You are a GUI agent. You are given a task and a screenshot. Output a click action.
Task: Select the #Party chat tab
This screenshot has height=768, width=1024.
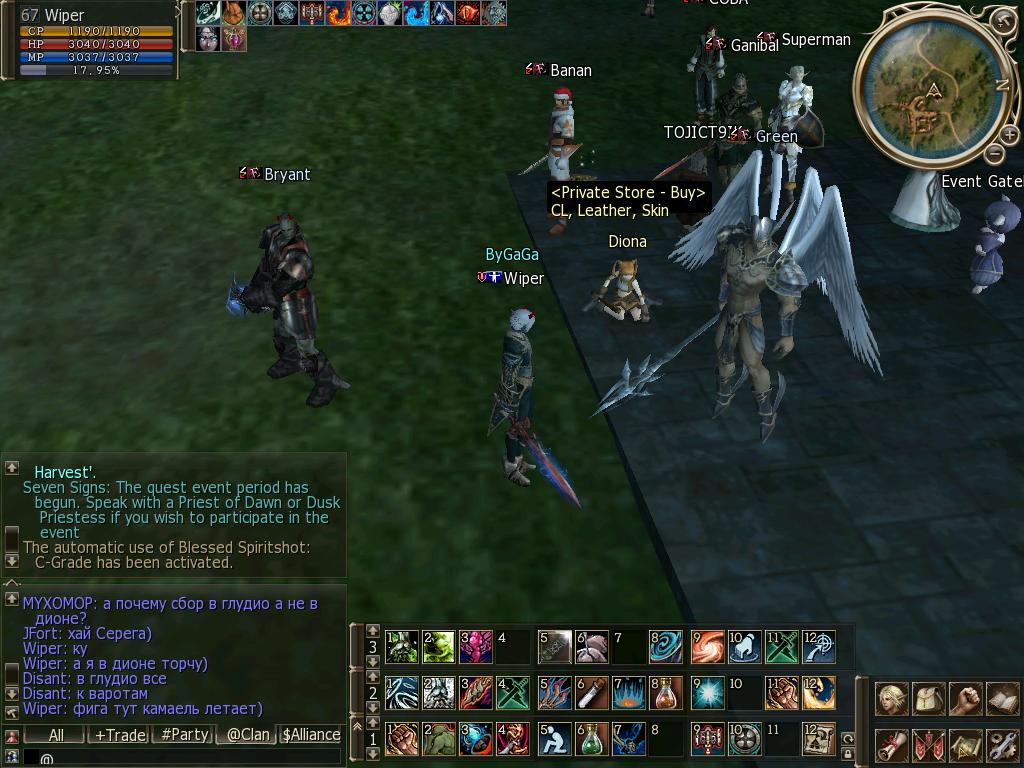pyautogui.click(x=185, y=735)
